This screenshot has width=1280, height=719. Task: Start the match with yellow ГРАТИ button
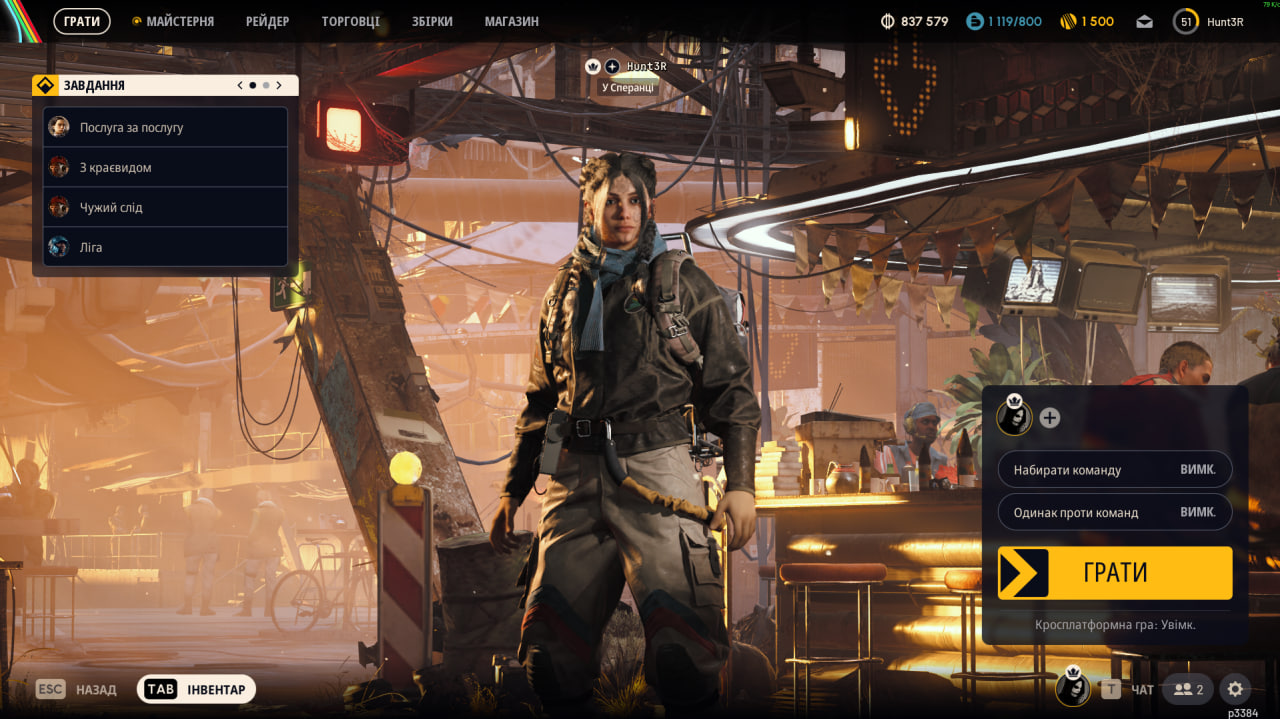pos(1114,573)
